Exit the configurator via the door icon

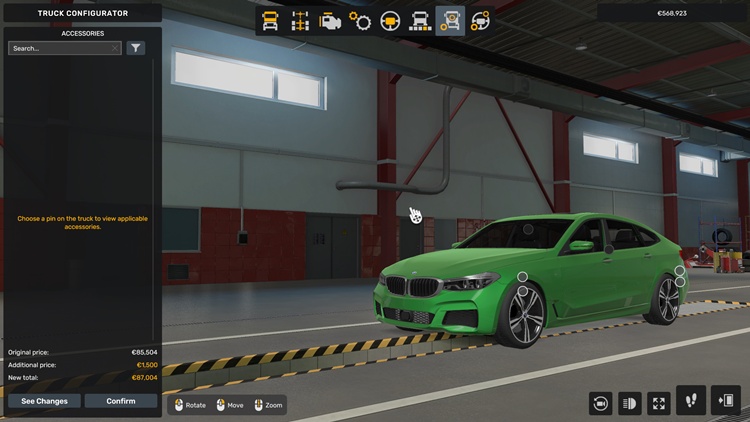coord(726,400)
